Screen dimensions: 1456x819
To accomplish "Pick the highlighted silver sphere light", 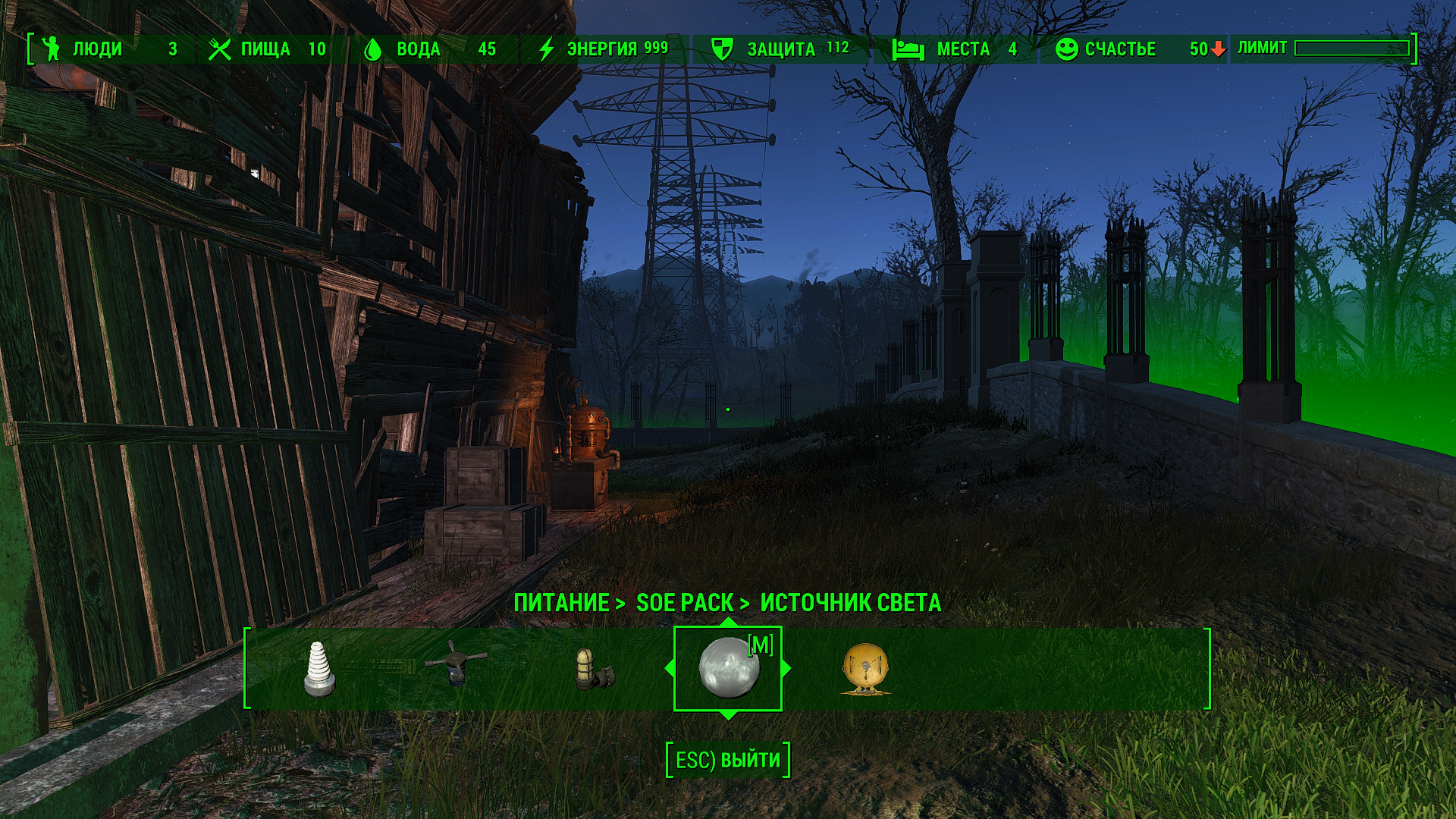I will [727, 668].
